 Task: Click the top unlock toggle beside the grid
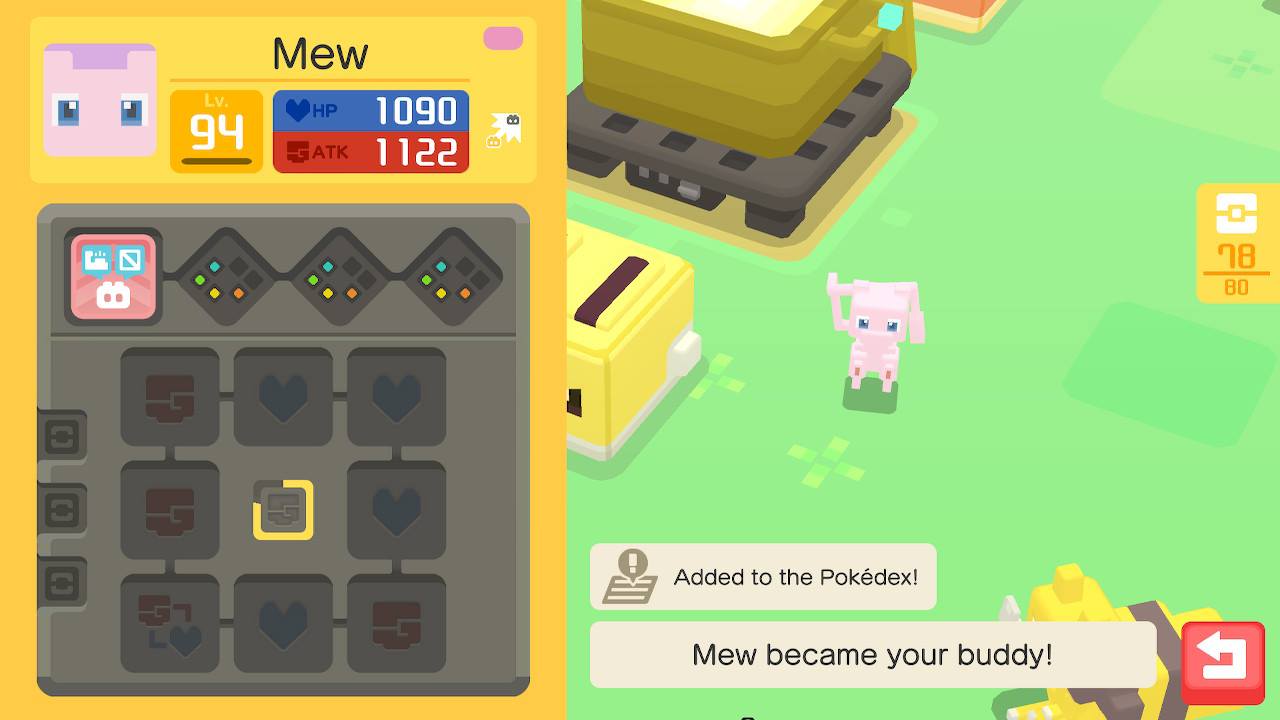coord(64,435)
